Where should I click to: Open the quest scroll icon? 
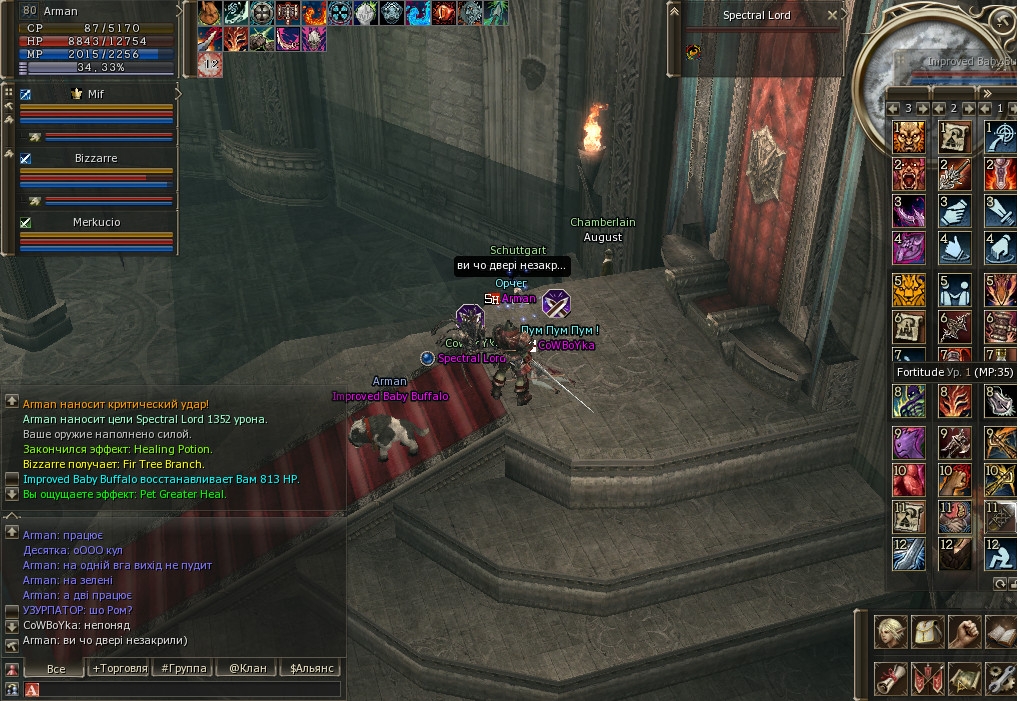point(891,678)
